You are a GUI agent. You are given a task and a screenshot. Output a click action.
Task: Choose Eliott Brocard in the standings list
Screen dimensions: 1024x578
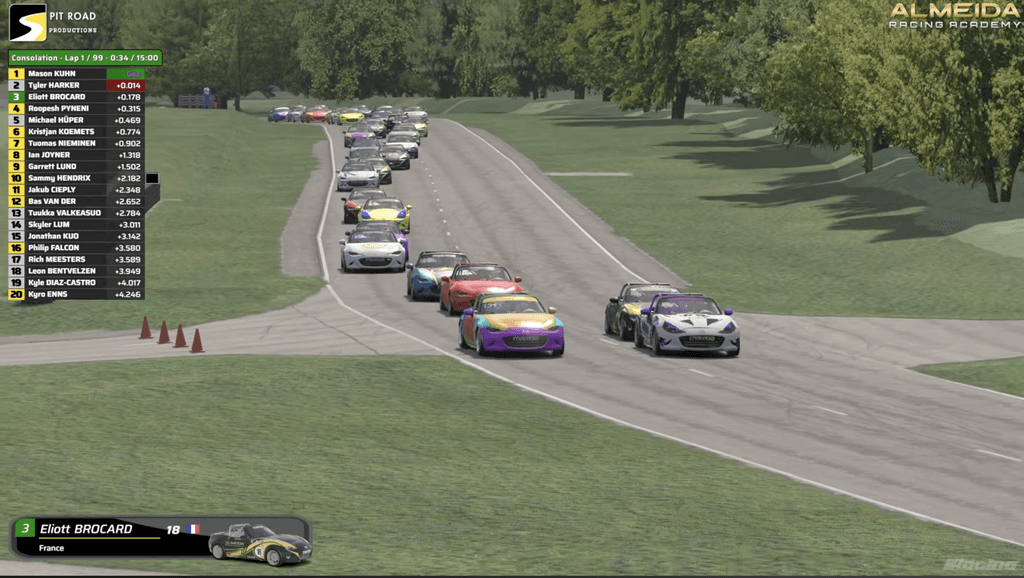coord(76,97)
